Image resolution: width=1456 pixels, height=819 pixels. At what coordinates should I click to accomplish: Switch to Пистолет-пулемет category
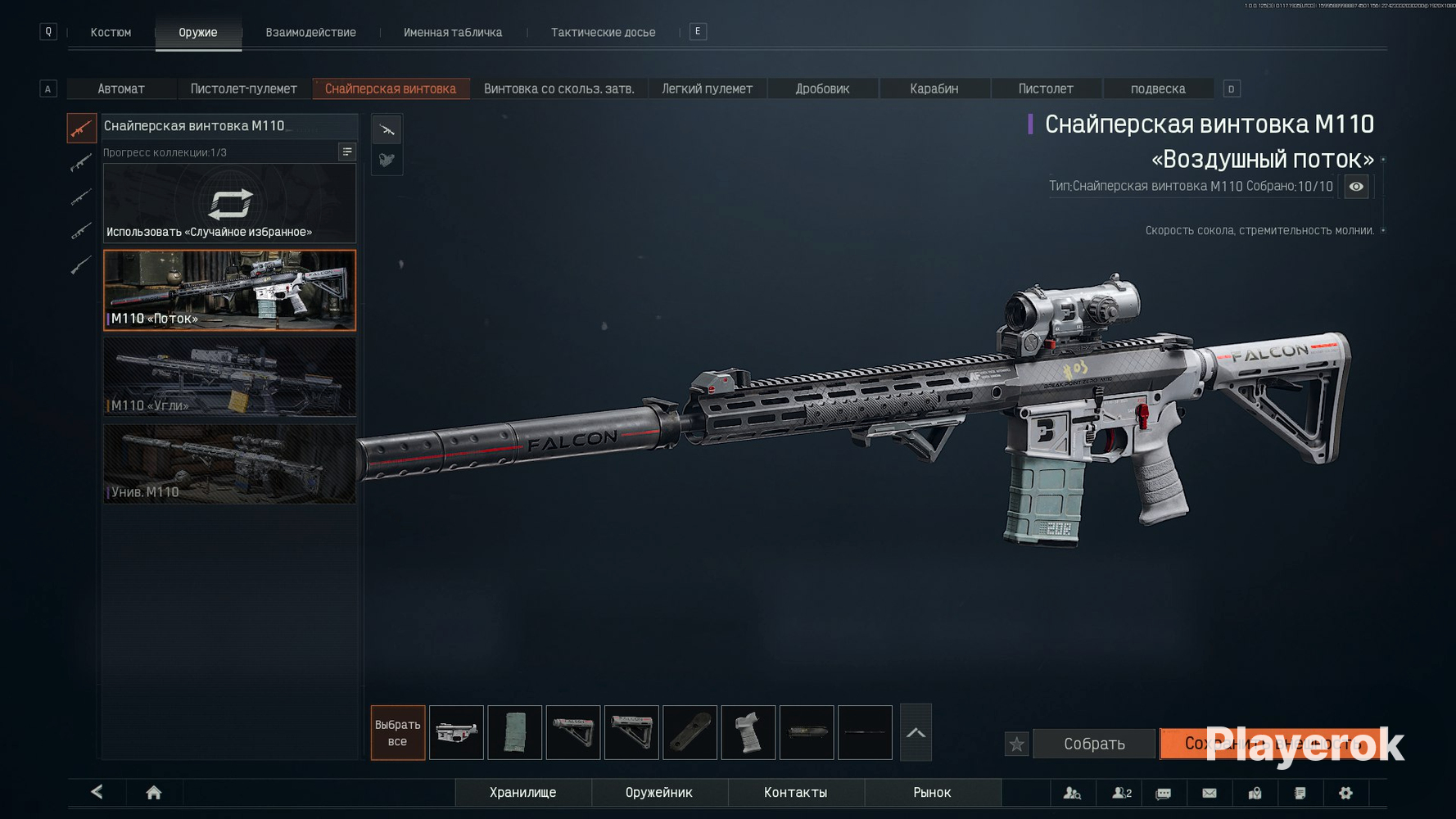[243, 88]
